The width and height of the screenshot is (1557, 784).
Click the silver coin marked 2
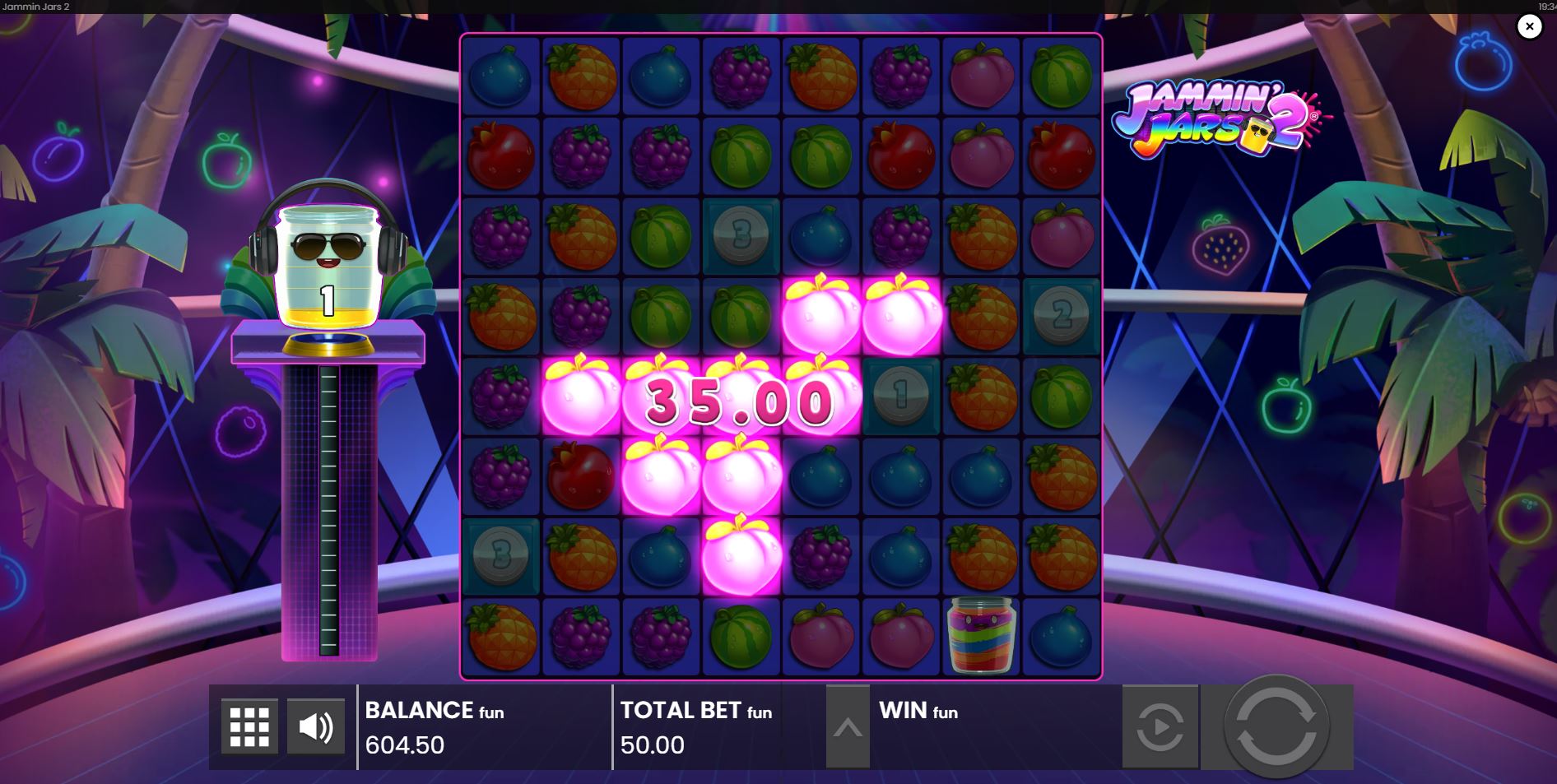tap(1060, 315)
